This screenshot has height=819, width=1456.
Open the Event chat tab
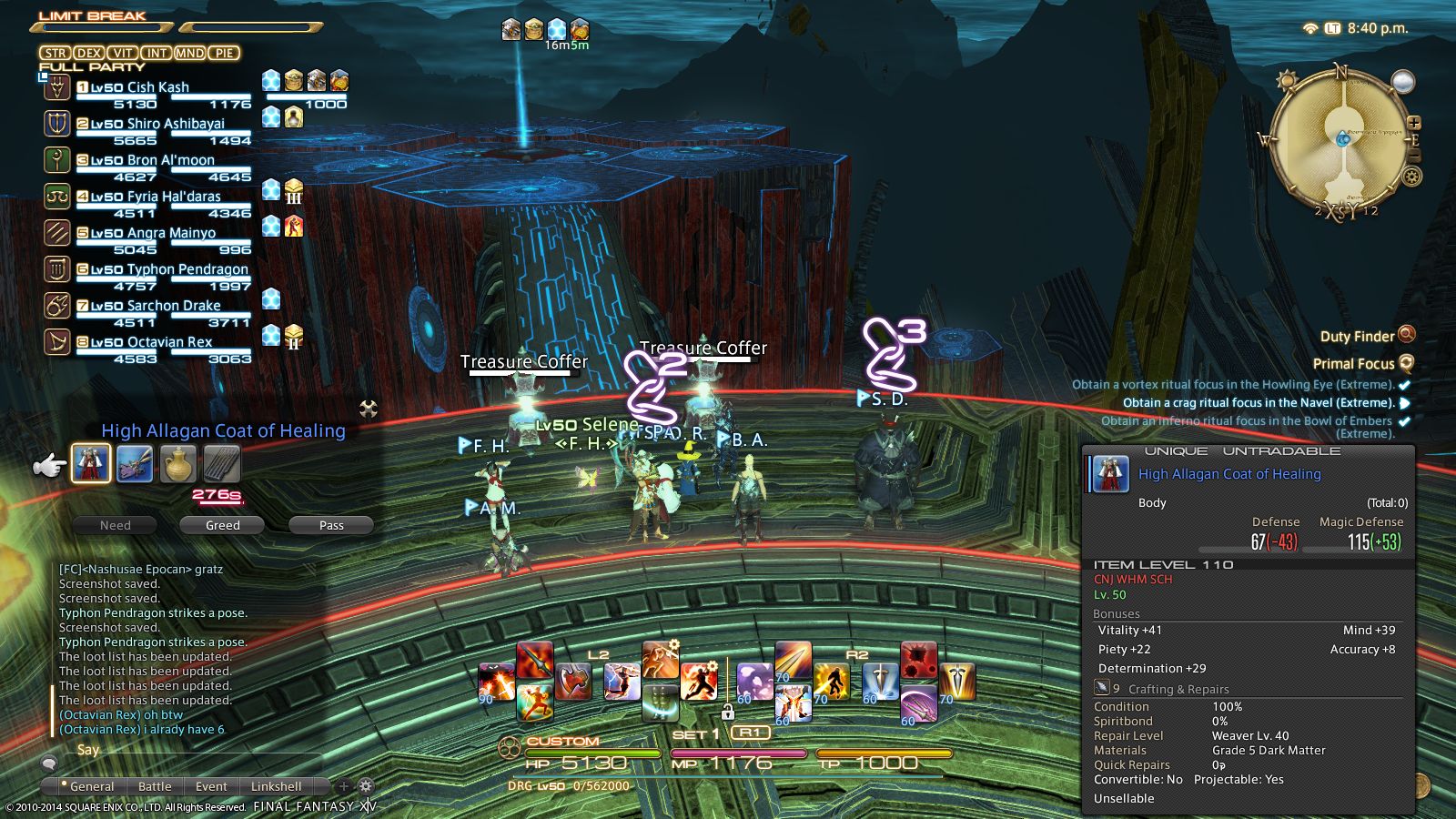211,786
